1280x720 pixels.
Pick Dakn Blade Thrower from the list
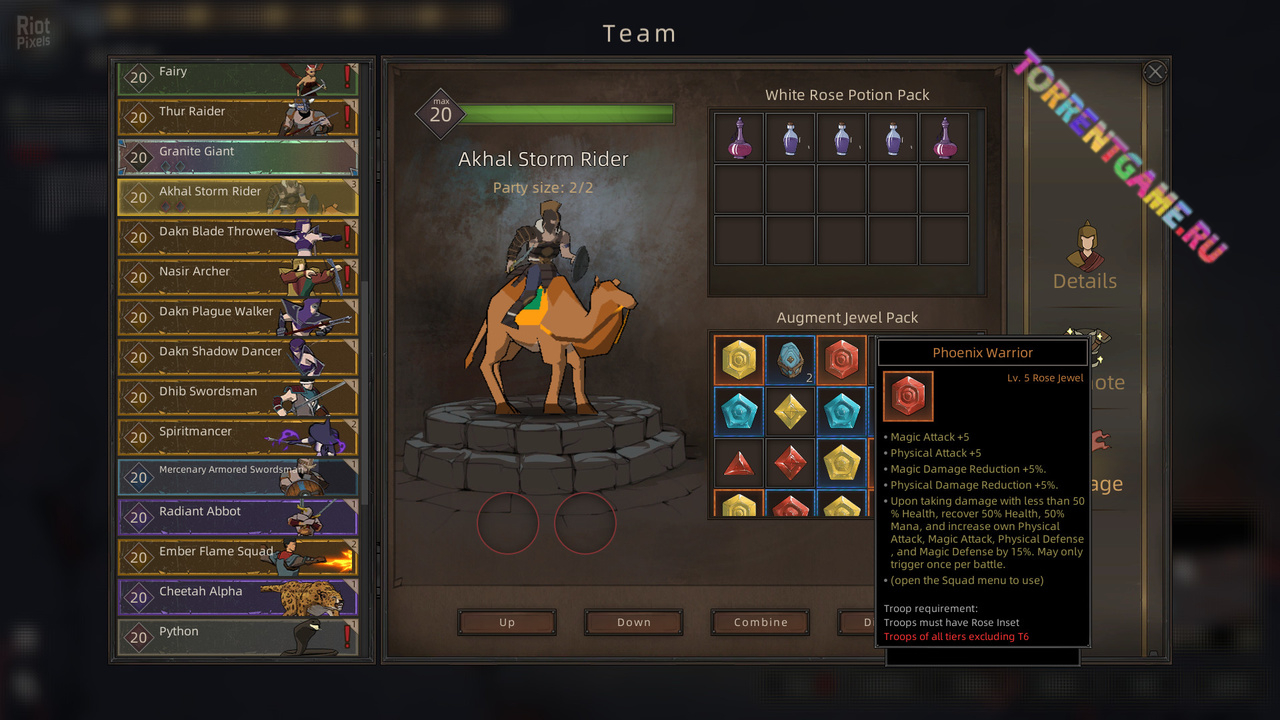coord(237,237)
